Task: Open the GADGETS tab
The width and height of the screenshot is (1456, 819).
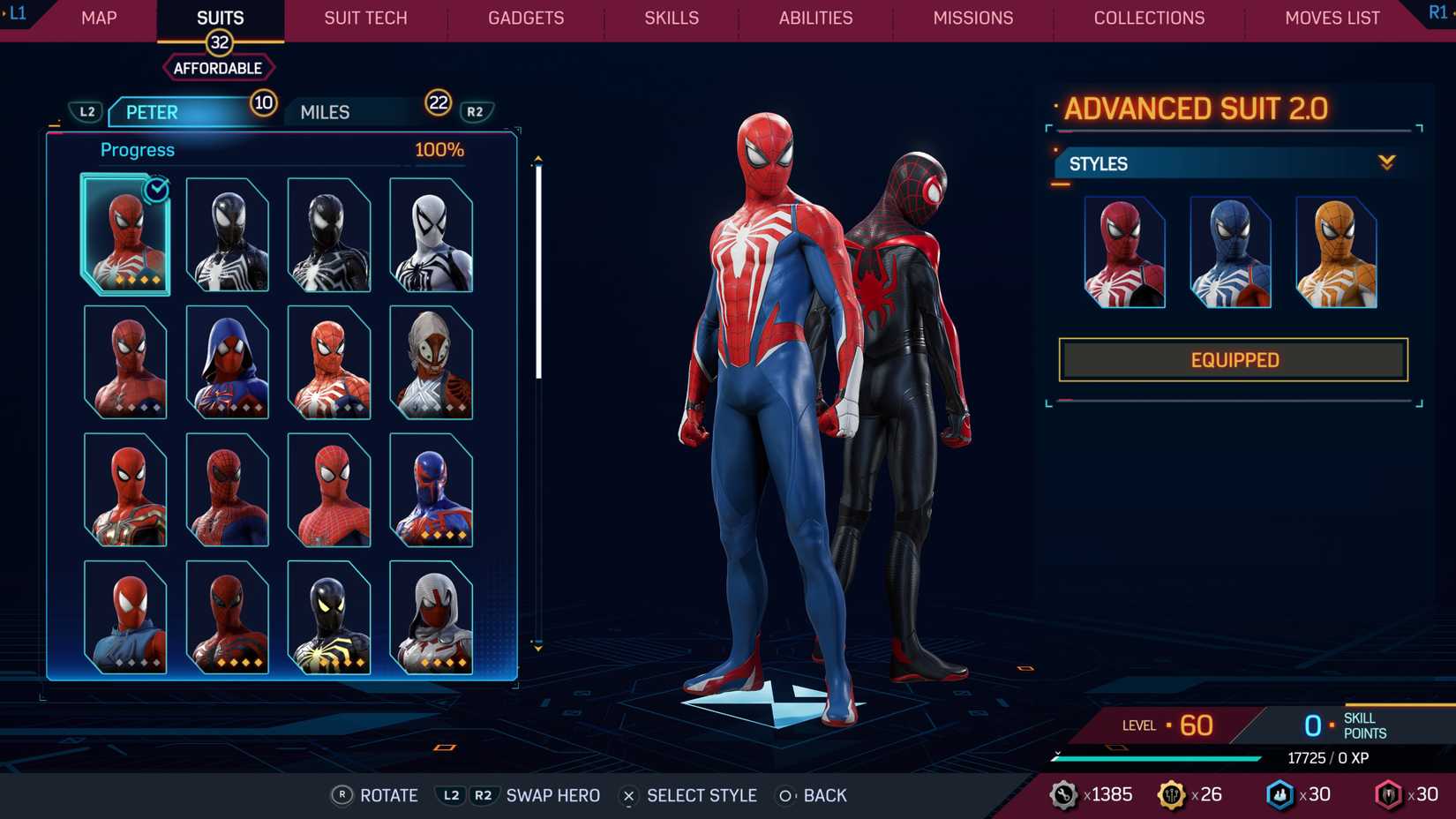Action: (x=526, y=18)
